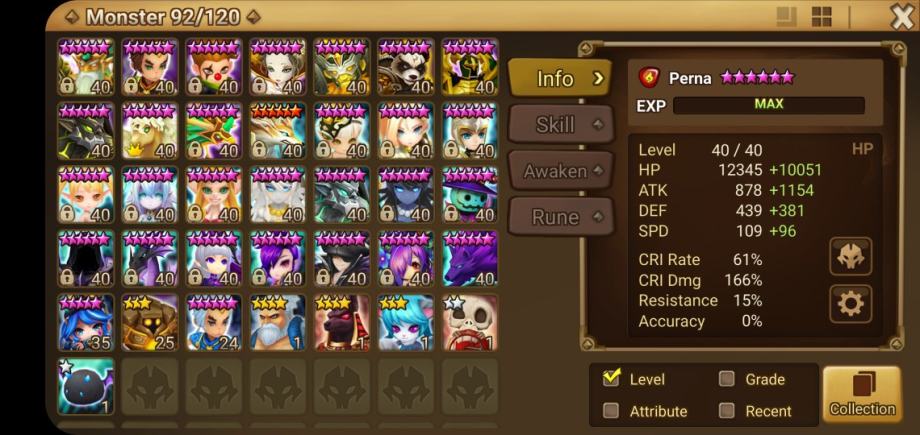Image resolution: width=920 pixels, height=435 pixels.
Task: Choose the white-bearded old man monster
Action: 278,322
